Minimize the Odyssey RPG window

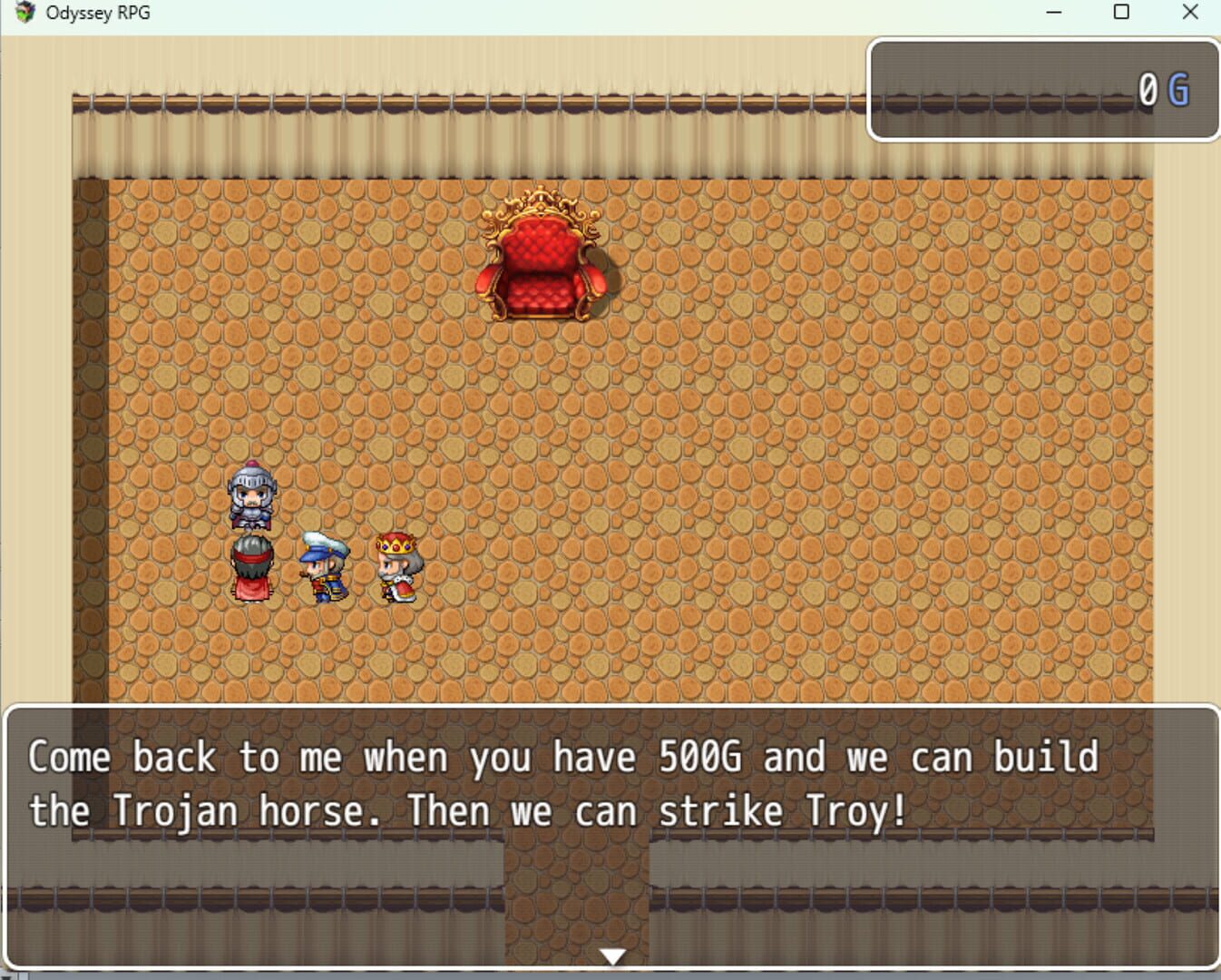point(1053,13)
